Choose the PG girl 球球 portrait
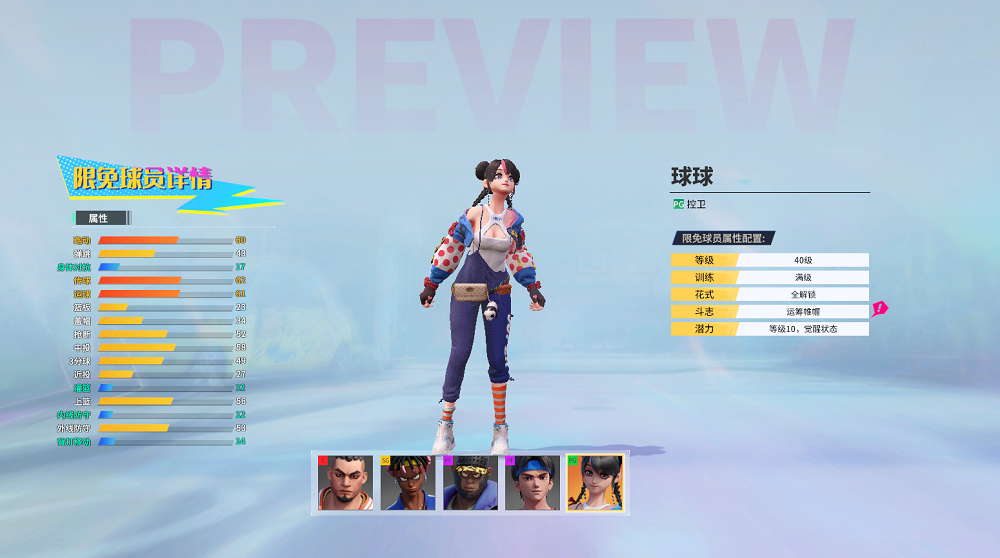This screenshot has width=1000, height=558. tap(595, 483)
